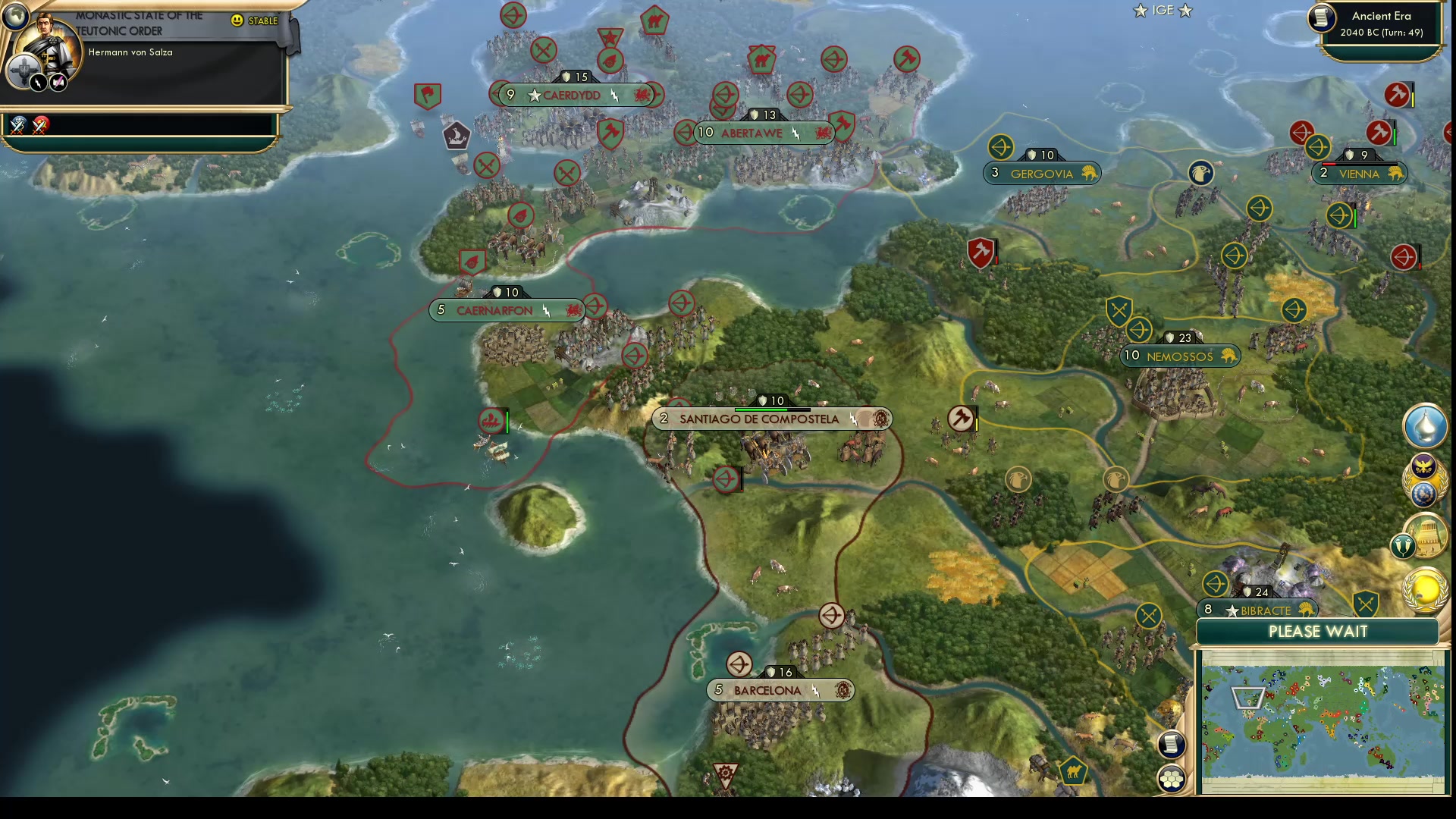Click a location on the minimap
Image resolution: width=1456 pixels, height=819 pixels.
1323,720
